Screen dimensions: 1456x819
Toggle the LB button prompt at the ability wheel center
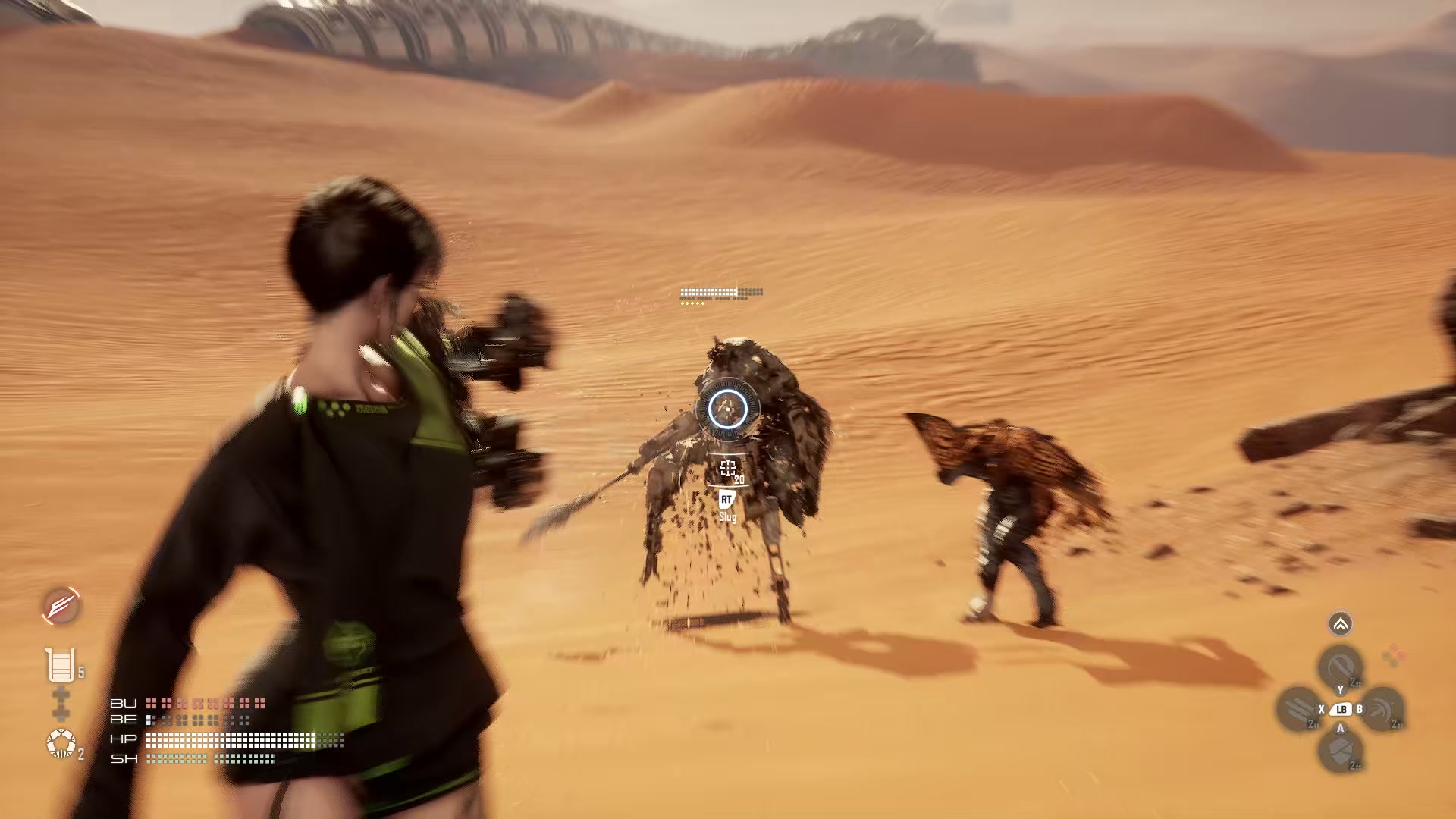click(x=1341, y=709)
